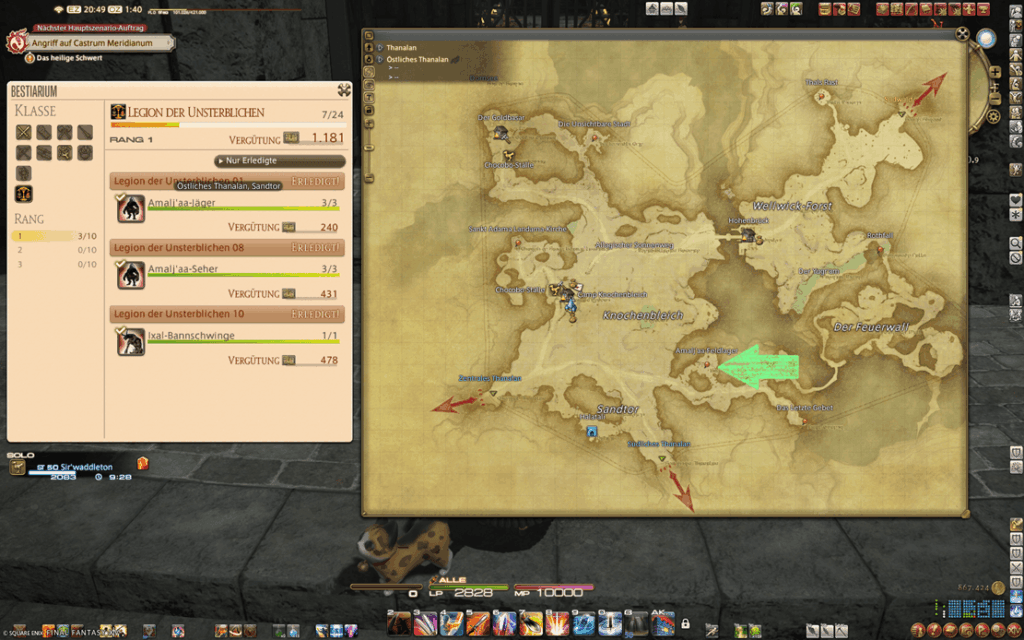This screenshot has width=1024, height=640.
Task: Open the 'Nur Erledigte' filter dropdown
Action: [280, 160]
